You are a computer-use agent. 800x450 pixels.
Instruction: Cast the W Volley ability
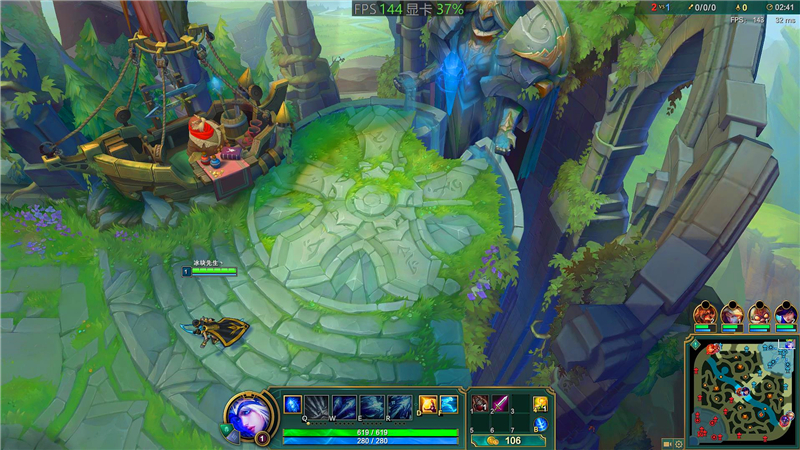(346, 406)
